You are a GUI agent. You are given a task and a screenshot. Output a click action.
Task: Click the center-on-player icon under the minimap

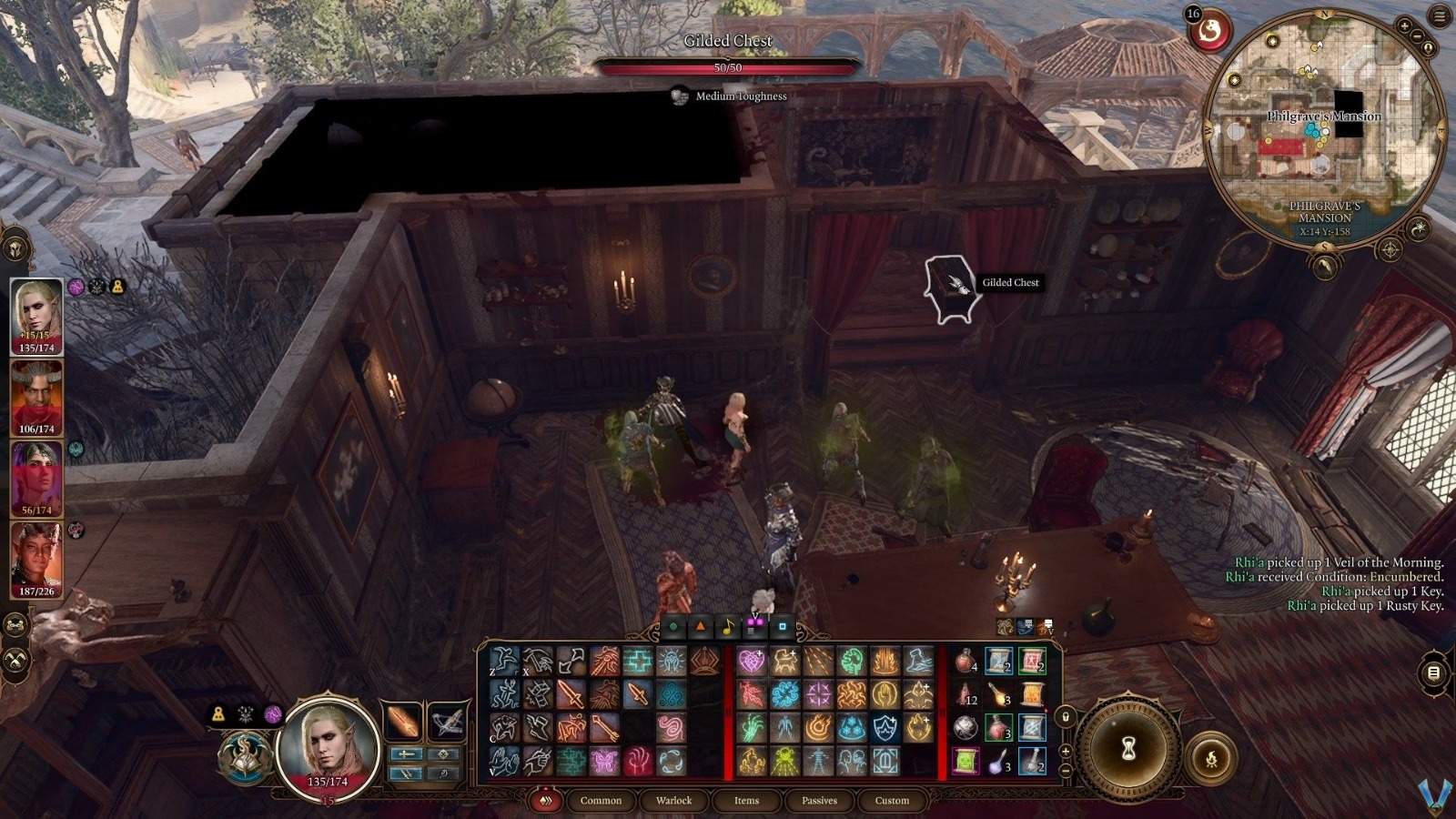[1391, 248]
